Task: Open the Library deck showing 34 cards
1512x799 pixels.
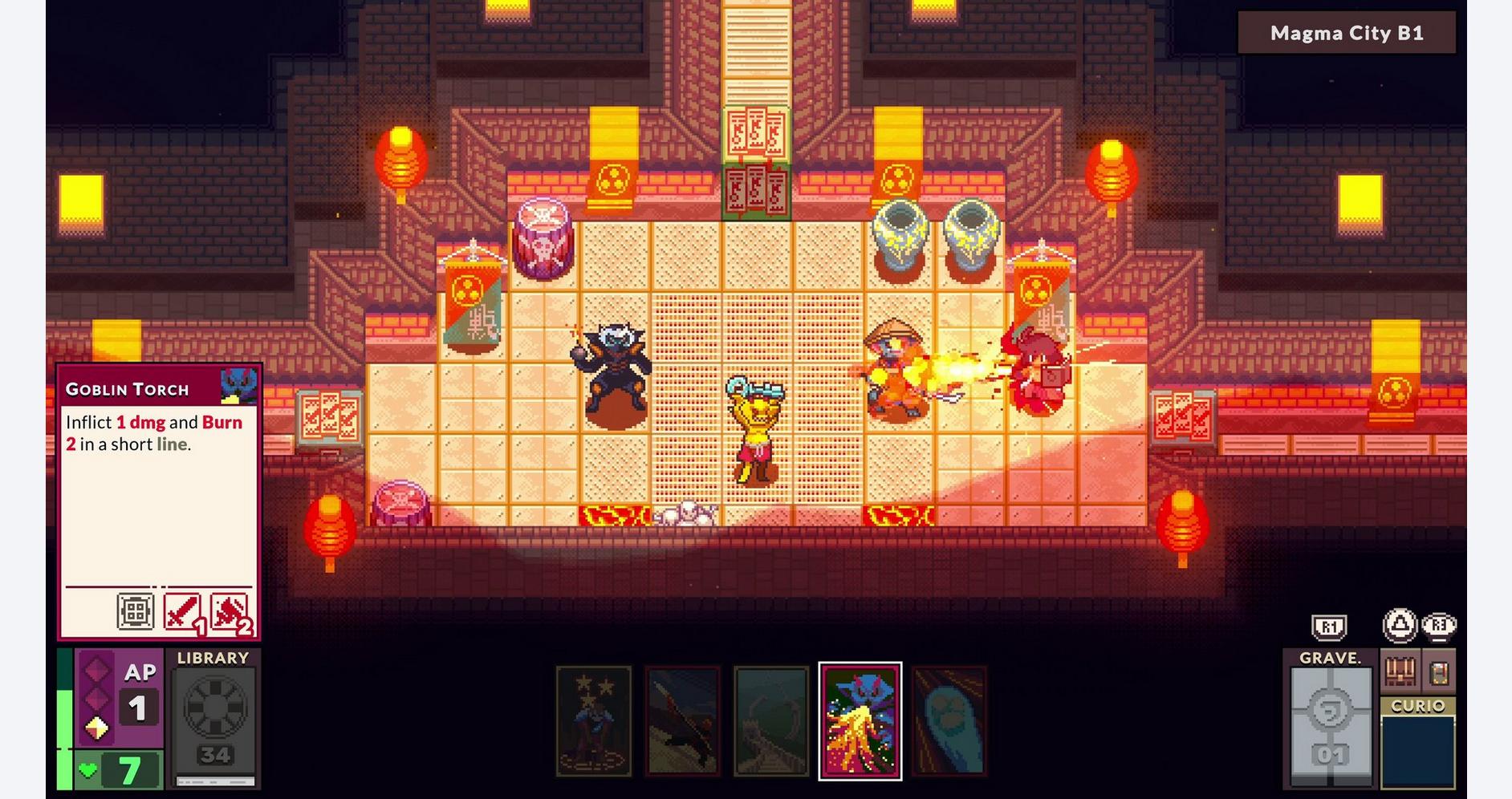Action: pos(213,708)
